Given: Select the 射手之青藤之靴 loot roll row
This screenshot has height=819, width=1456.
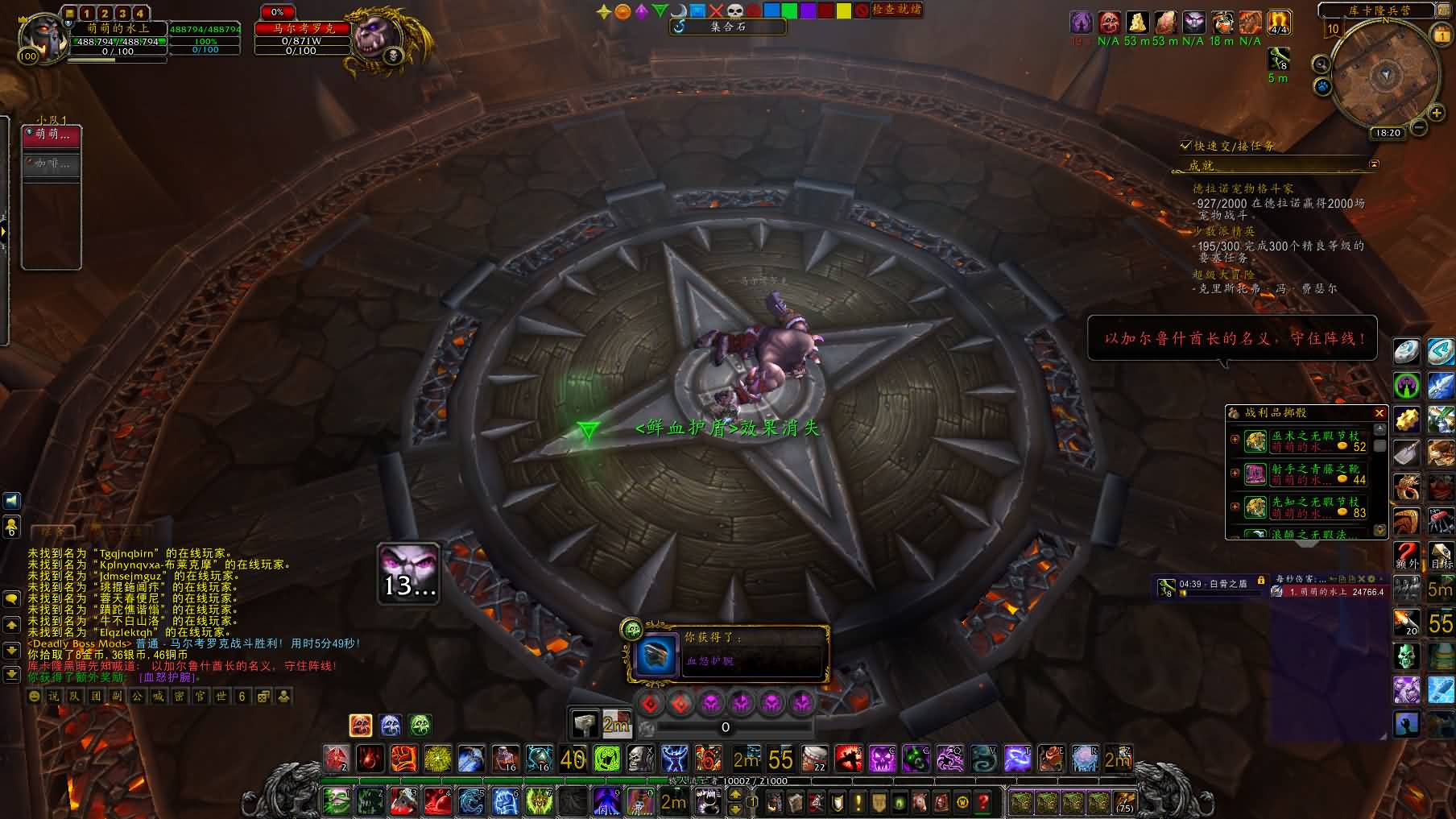Looking at the screenshot, I should (x=1305, y=474).
